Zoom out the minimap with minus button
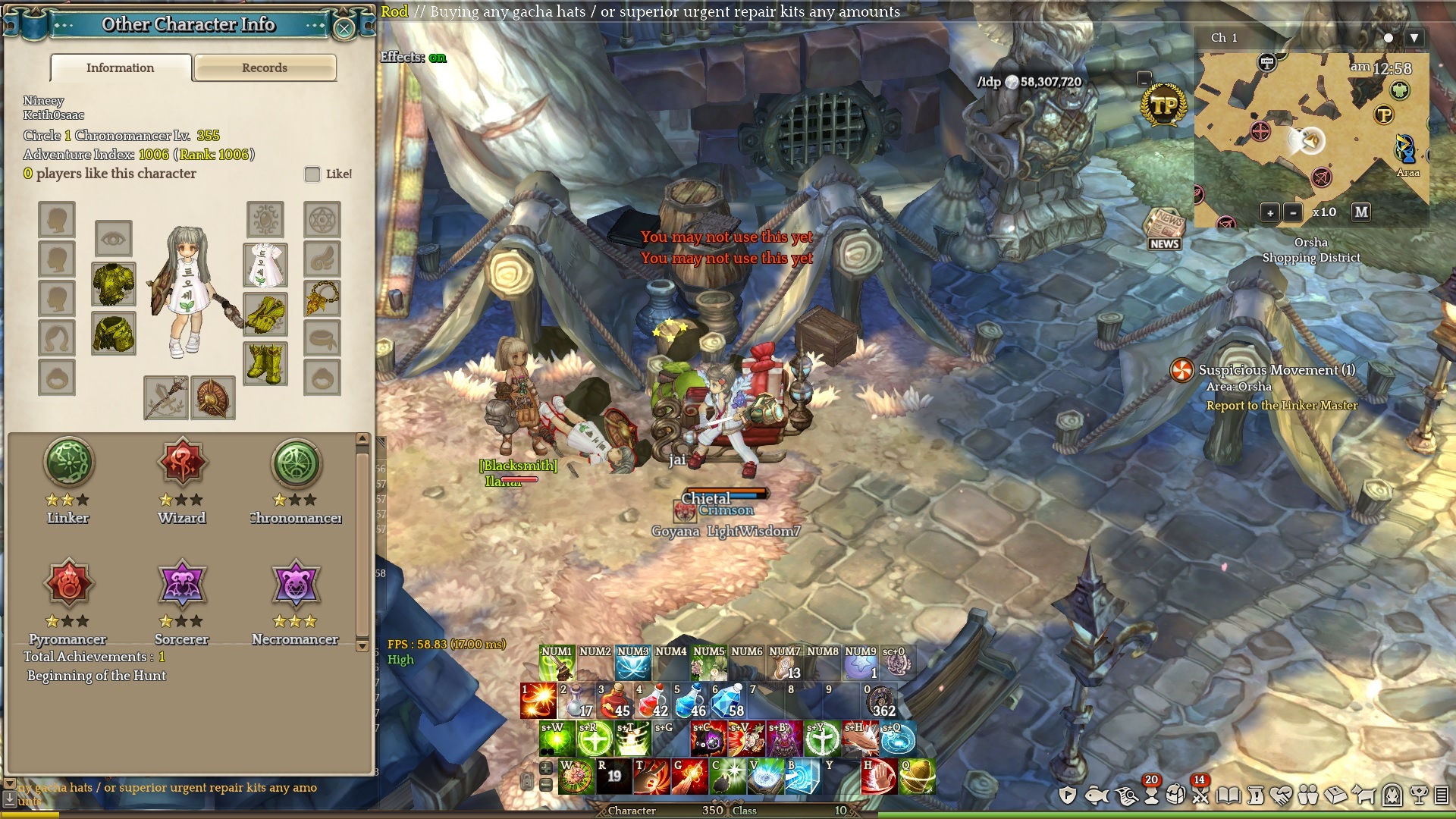The width and height of the screenshot is (1456, 819). [x=1293, y=213]
